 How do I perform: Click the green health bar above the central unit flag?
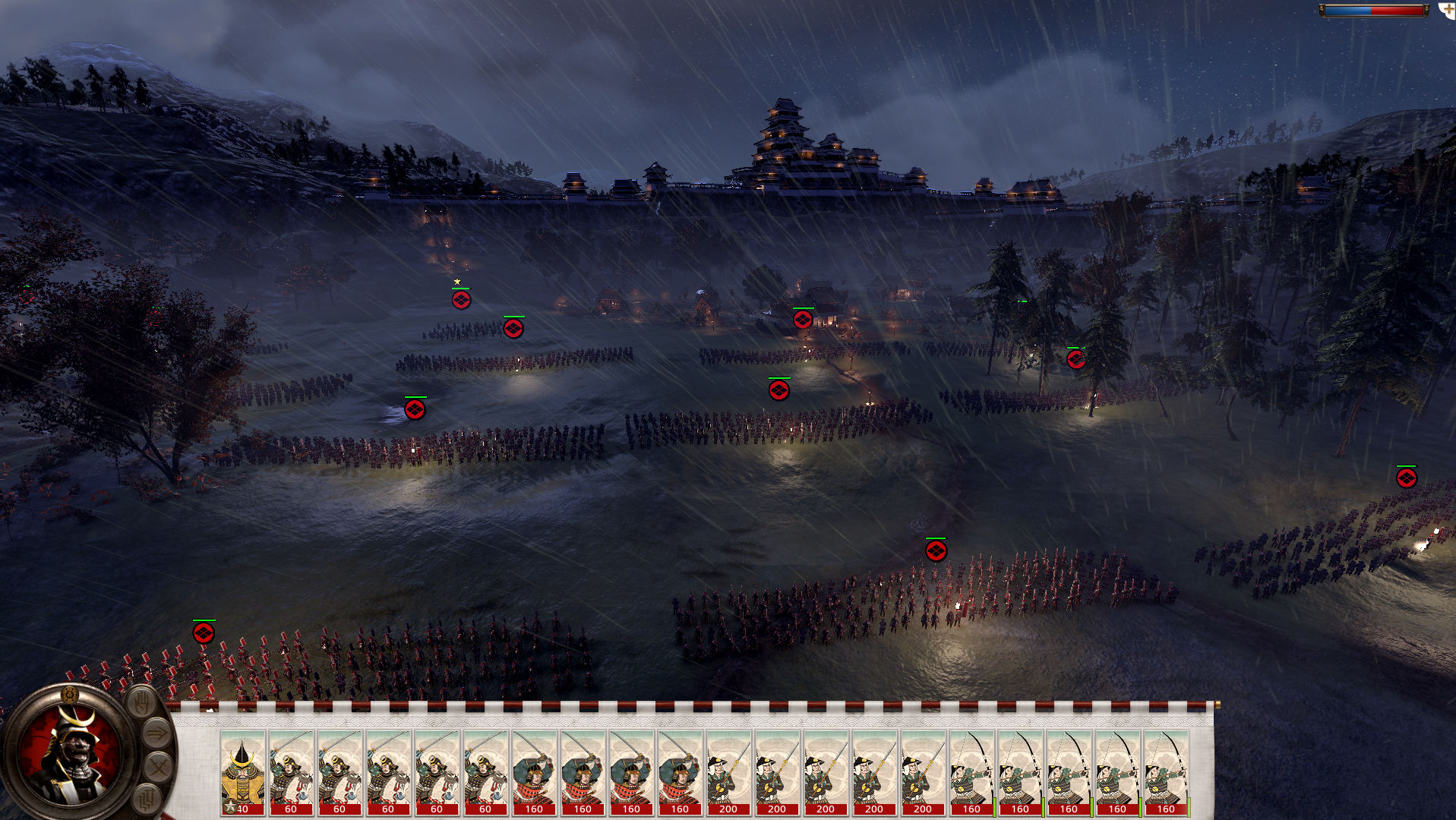click(x=780, y=378)
